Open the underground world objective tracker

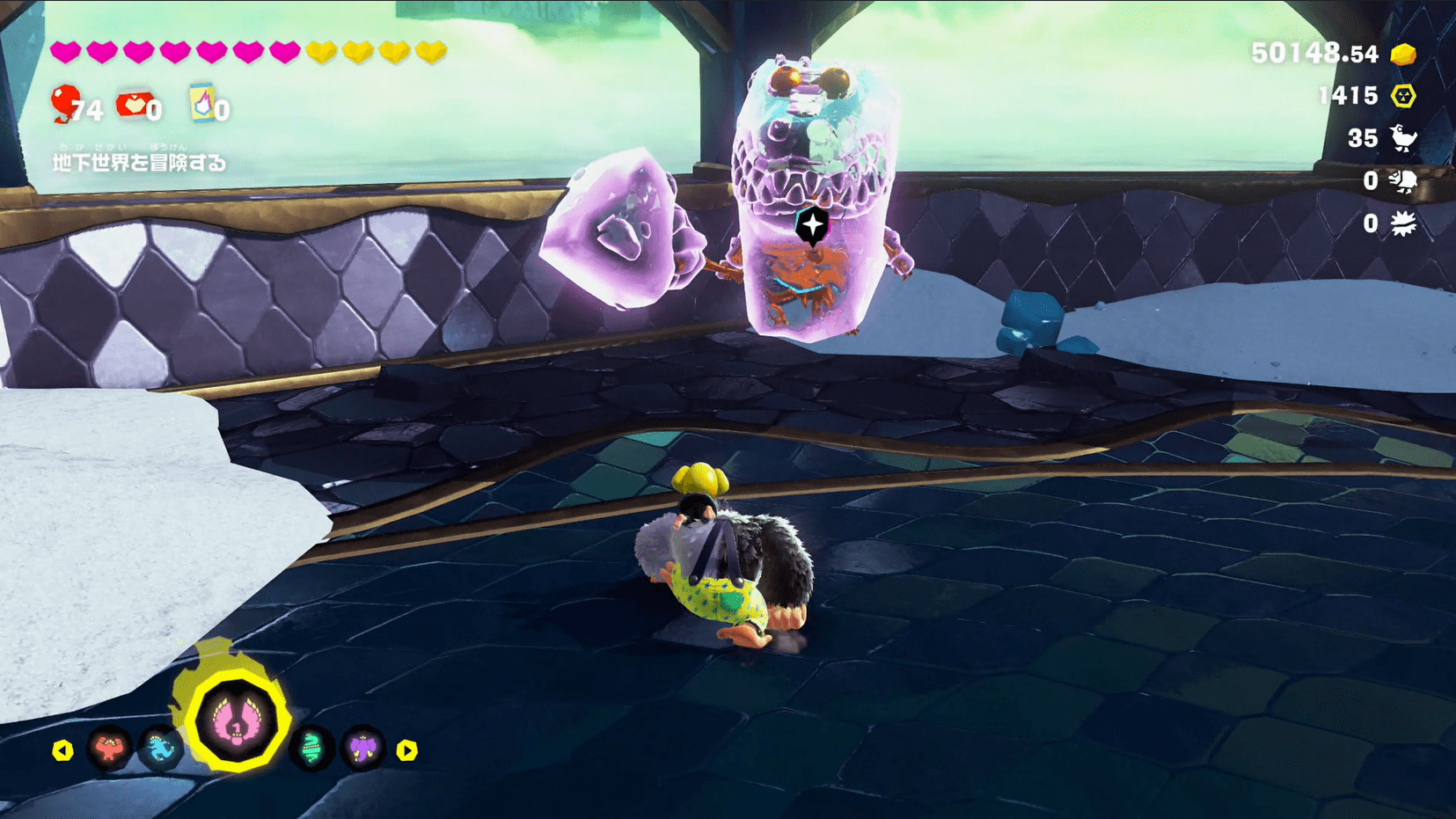click(x=139, y=162)
